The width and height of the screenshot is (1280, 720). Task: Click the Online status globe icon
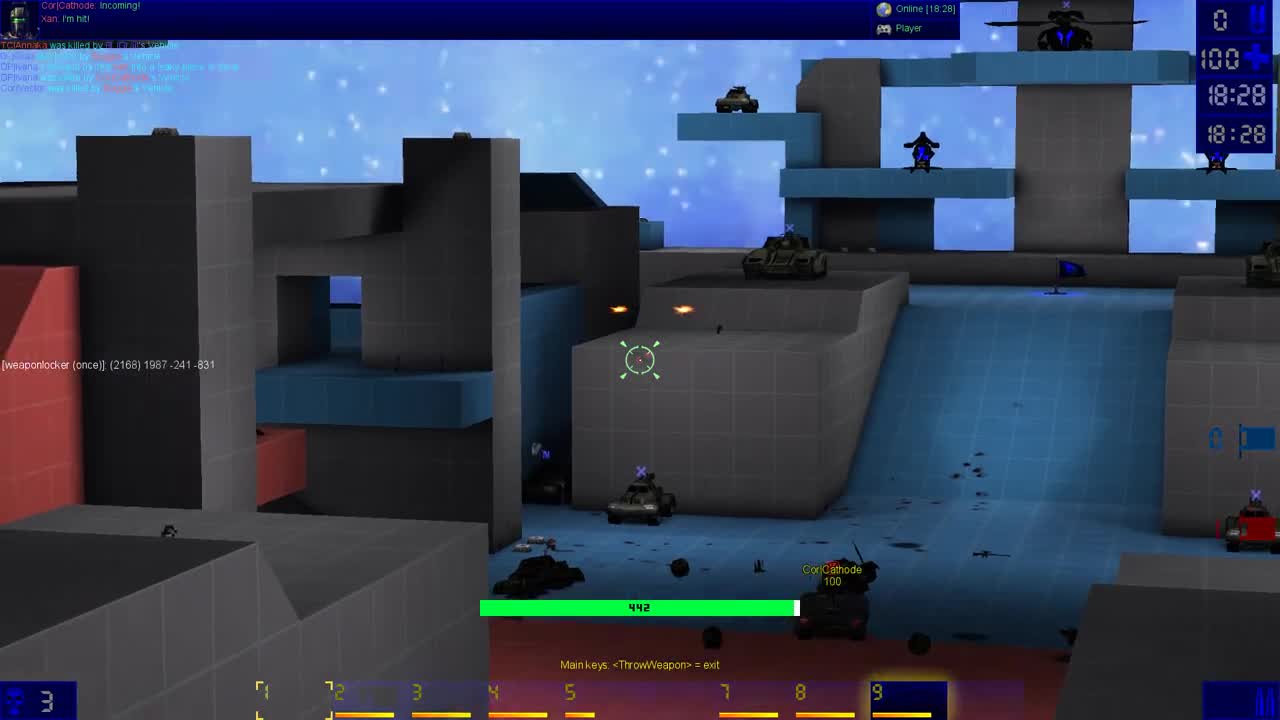point(884,9)
